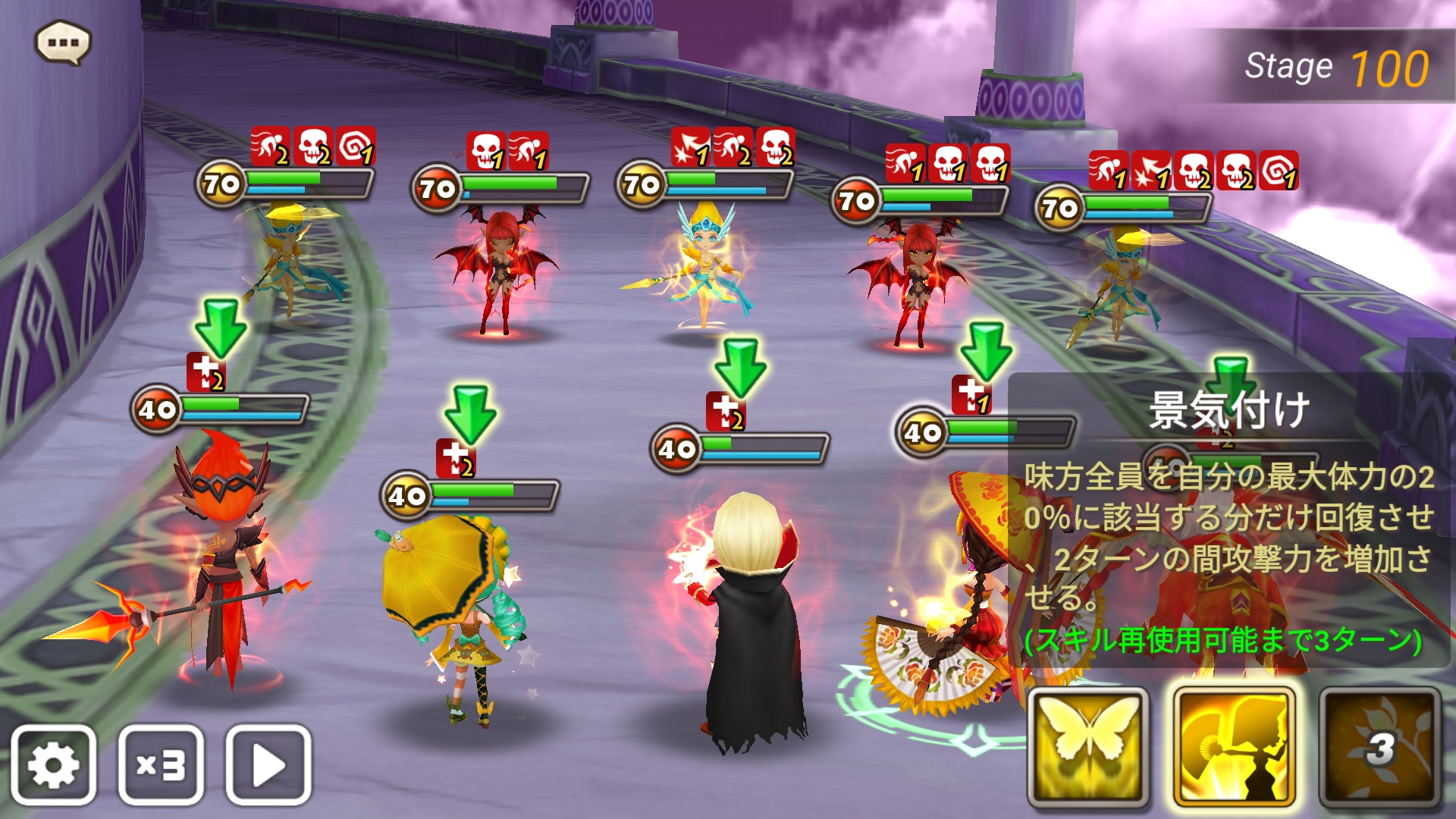Screen dimensions: 1456x819
Task: Tap the skill on 3-turn cooldown
Action: click(1379, 746)
